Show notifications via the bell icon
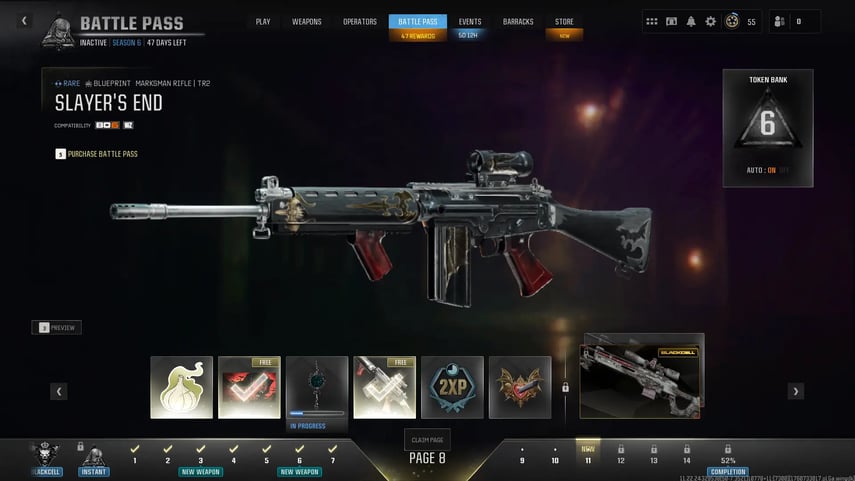Viewport: 855px width, 481px height. pyautogui.click(x=691, y=21)
